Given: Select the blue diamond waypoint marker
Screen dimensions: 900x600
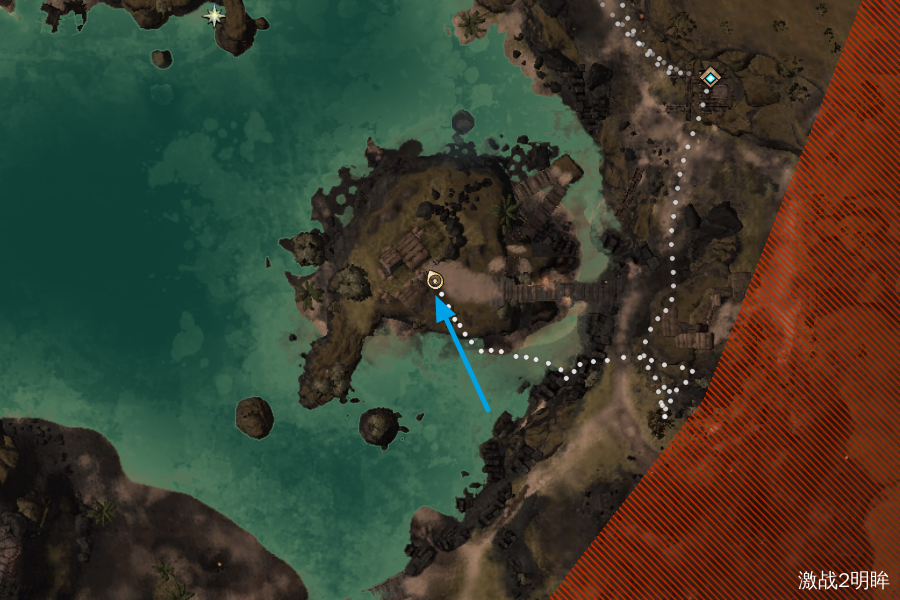Looking at the screenshot, I should [710, 77].
